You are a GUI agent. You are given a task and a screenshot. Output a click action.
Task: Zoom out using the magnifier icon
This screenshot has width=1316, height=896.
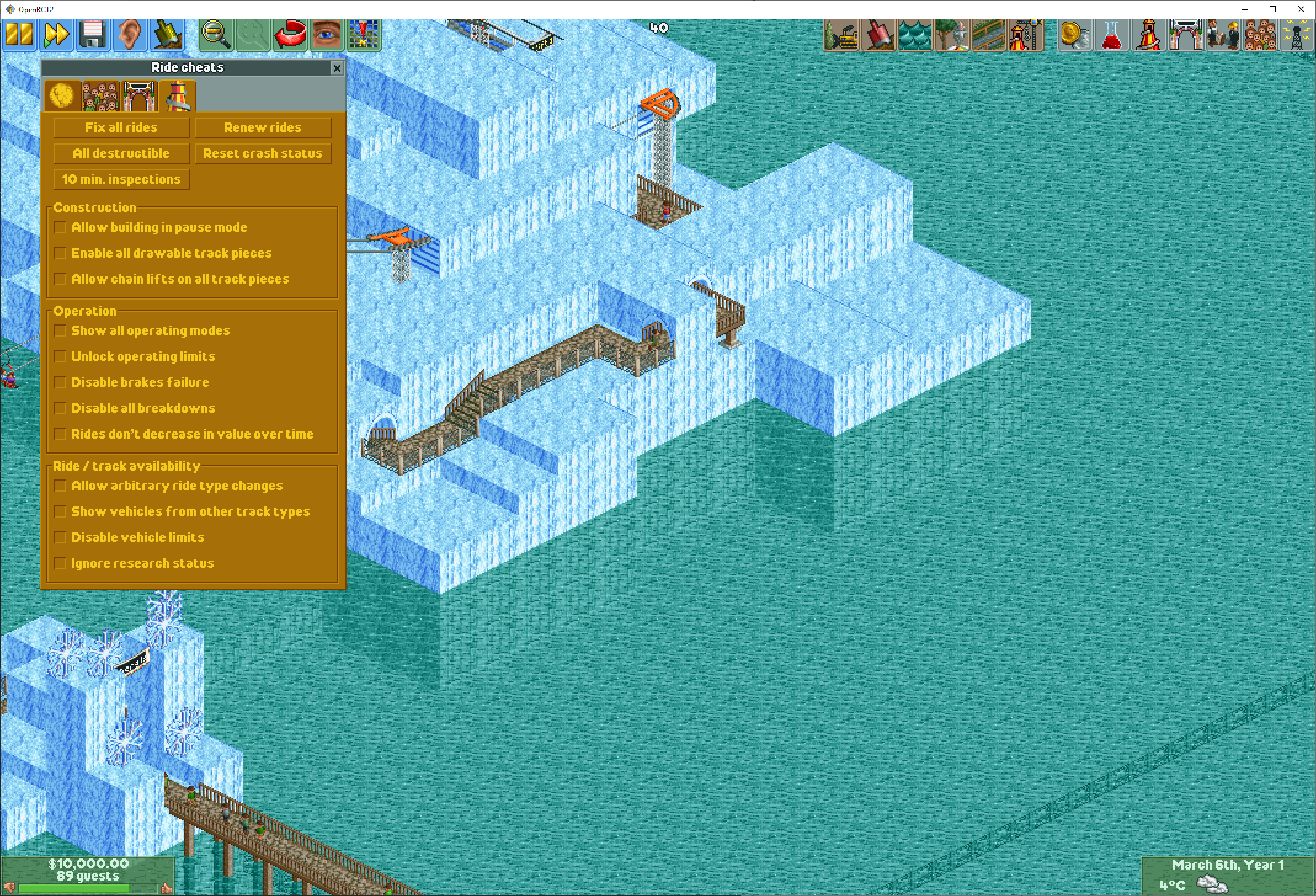[215, 34]
